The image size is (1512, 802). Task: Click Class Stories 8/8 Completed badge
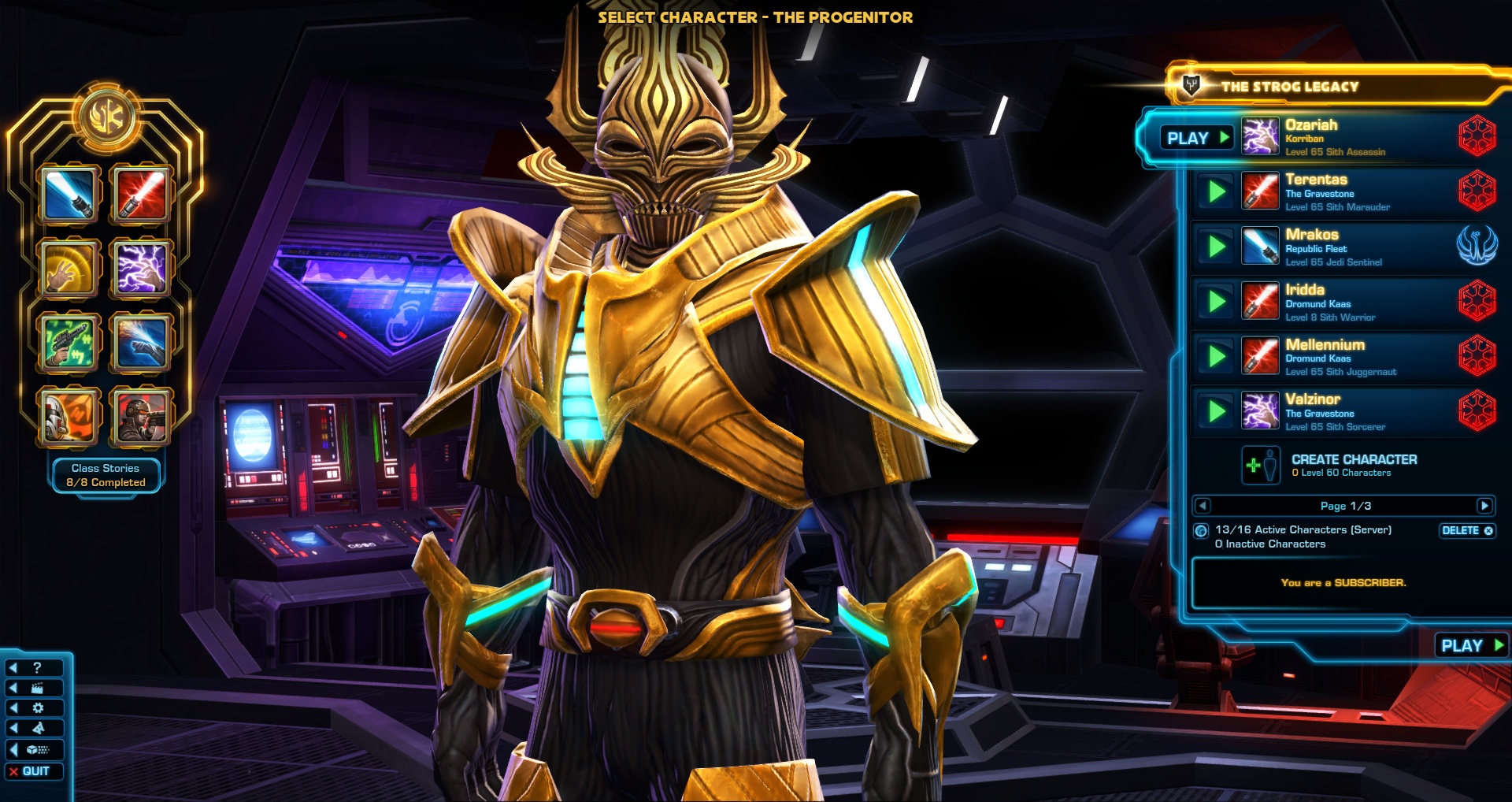point(106,474)
